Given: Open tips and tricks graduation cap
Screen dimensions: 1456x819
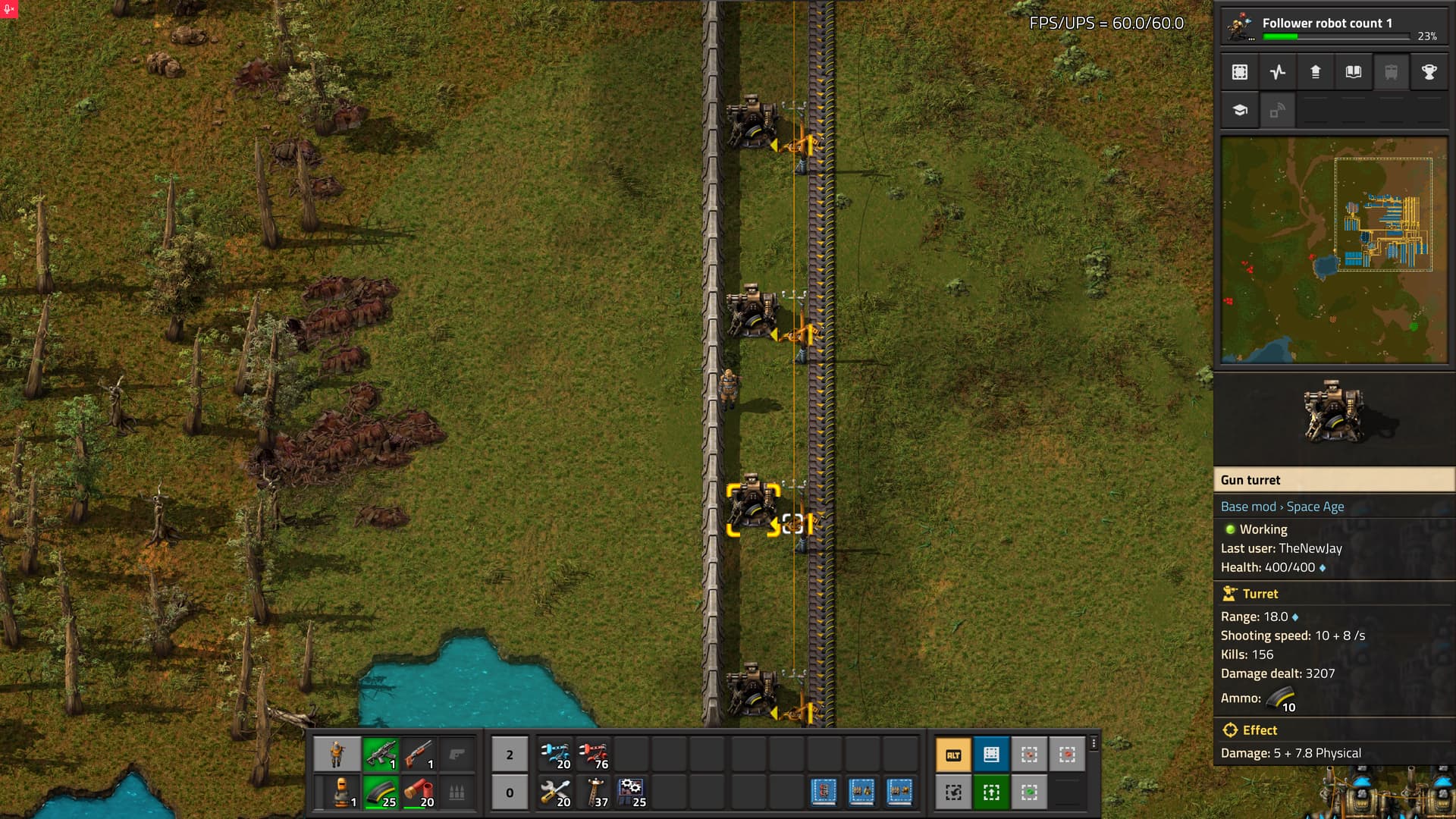Looking at the screenshot, I should [1240, 110].
